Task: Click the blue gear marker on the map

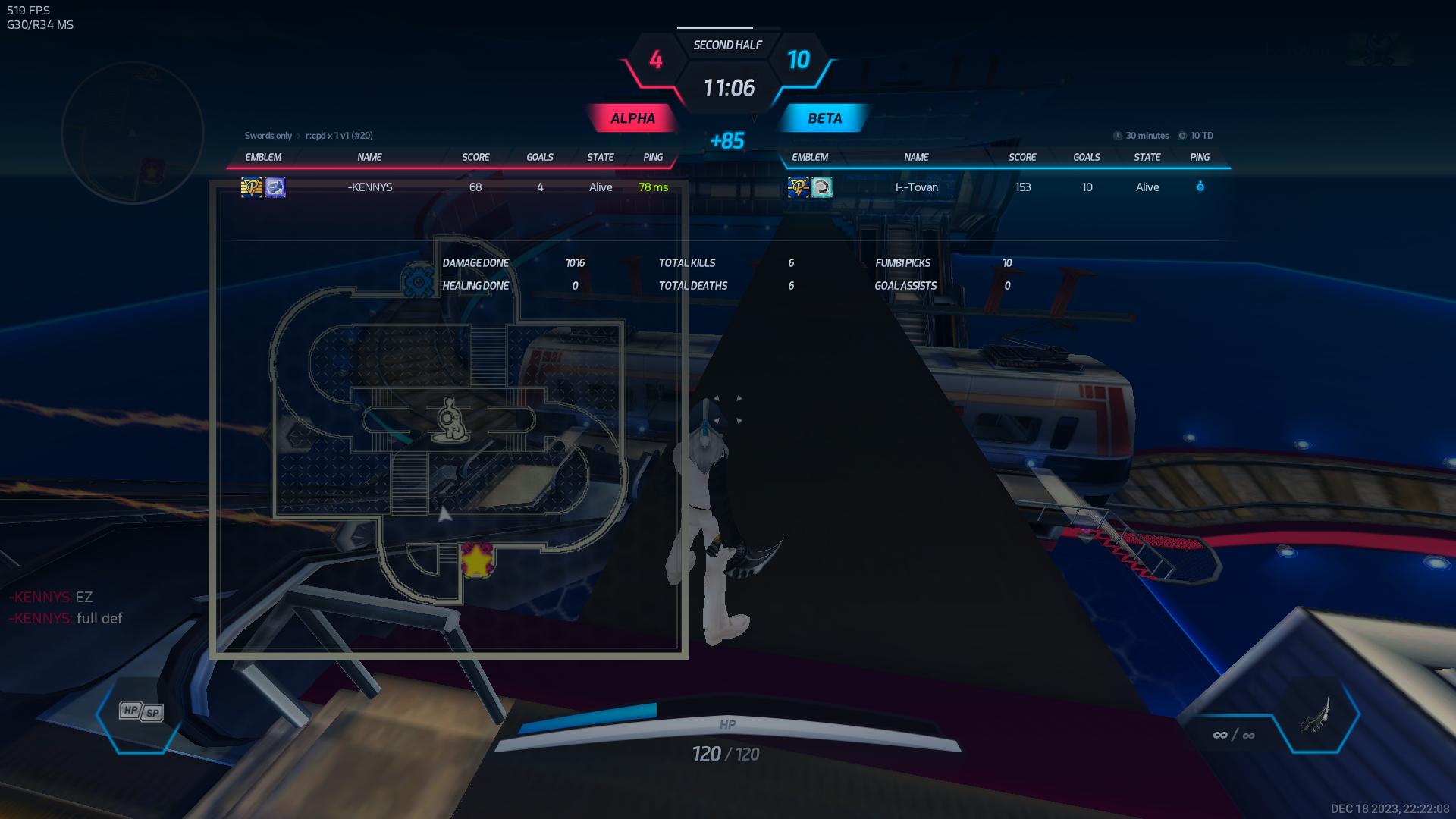Action: click(x=417, y=281)
